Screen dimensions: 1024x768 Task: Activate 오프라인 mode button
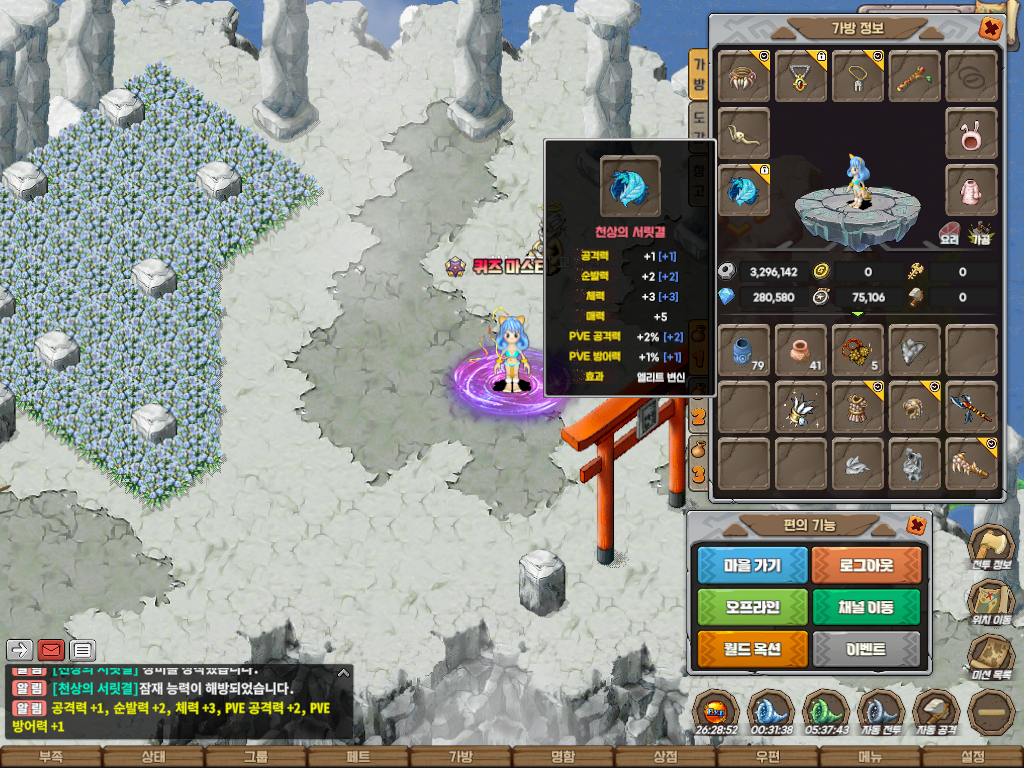coord(752,607)
